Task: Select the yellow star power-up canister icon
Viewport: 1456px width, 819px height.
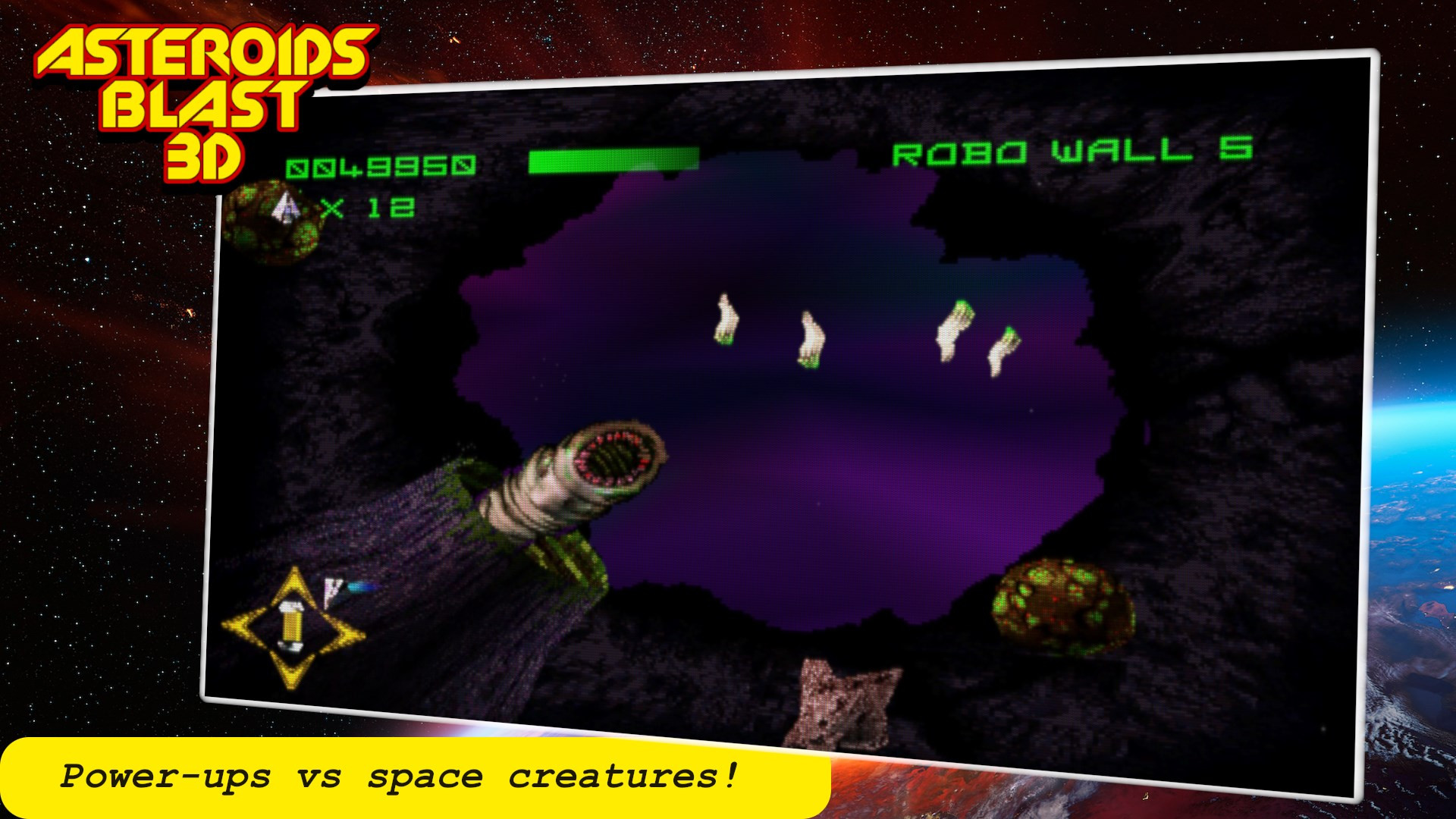Action: point(292,628)
